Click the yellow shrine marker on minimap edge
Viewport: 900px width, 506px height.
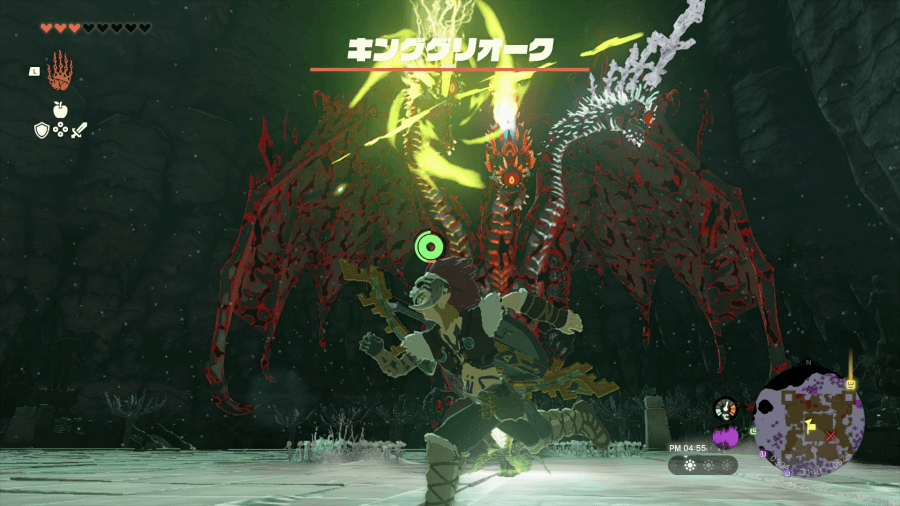(x=850, y=384)
